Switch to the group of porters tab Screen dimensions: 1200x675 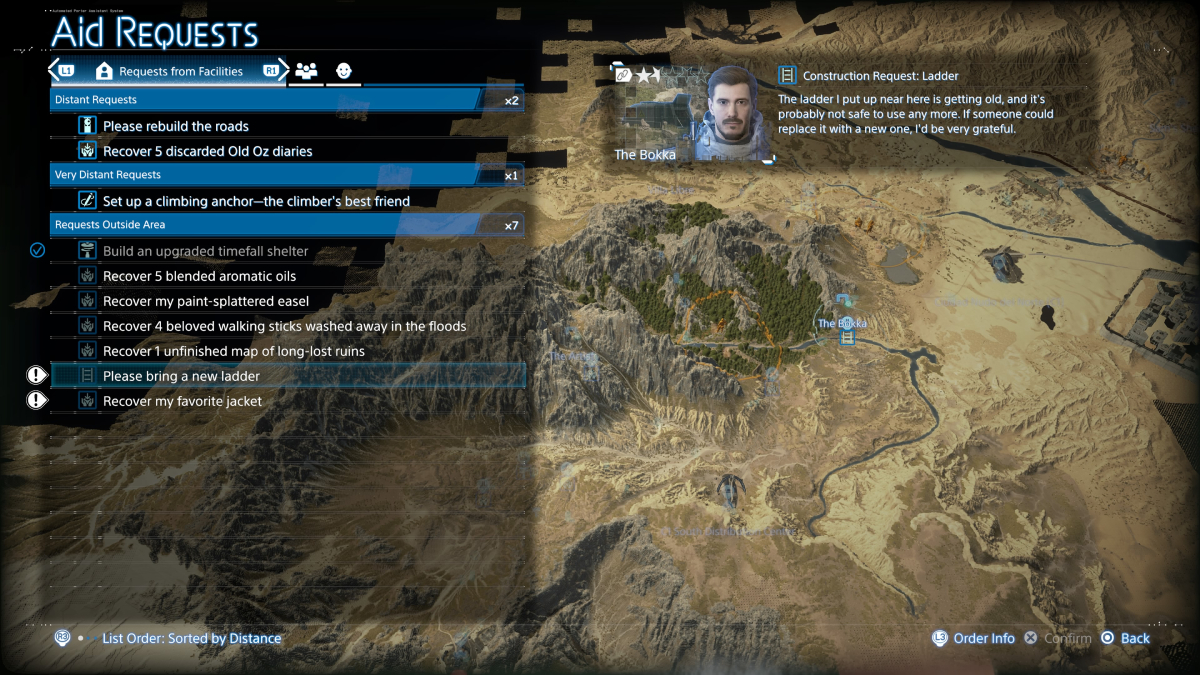point(306,71)
